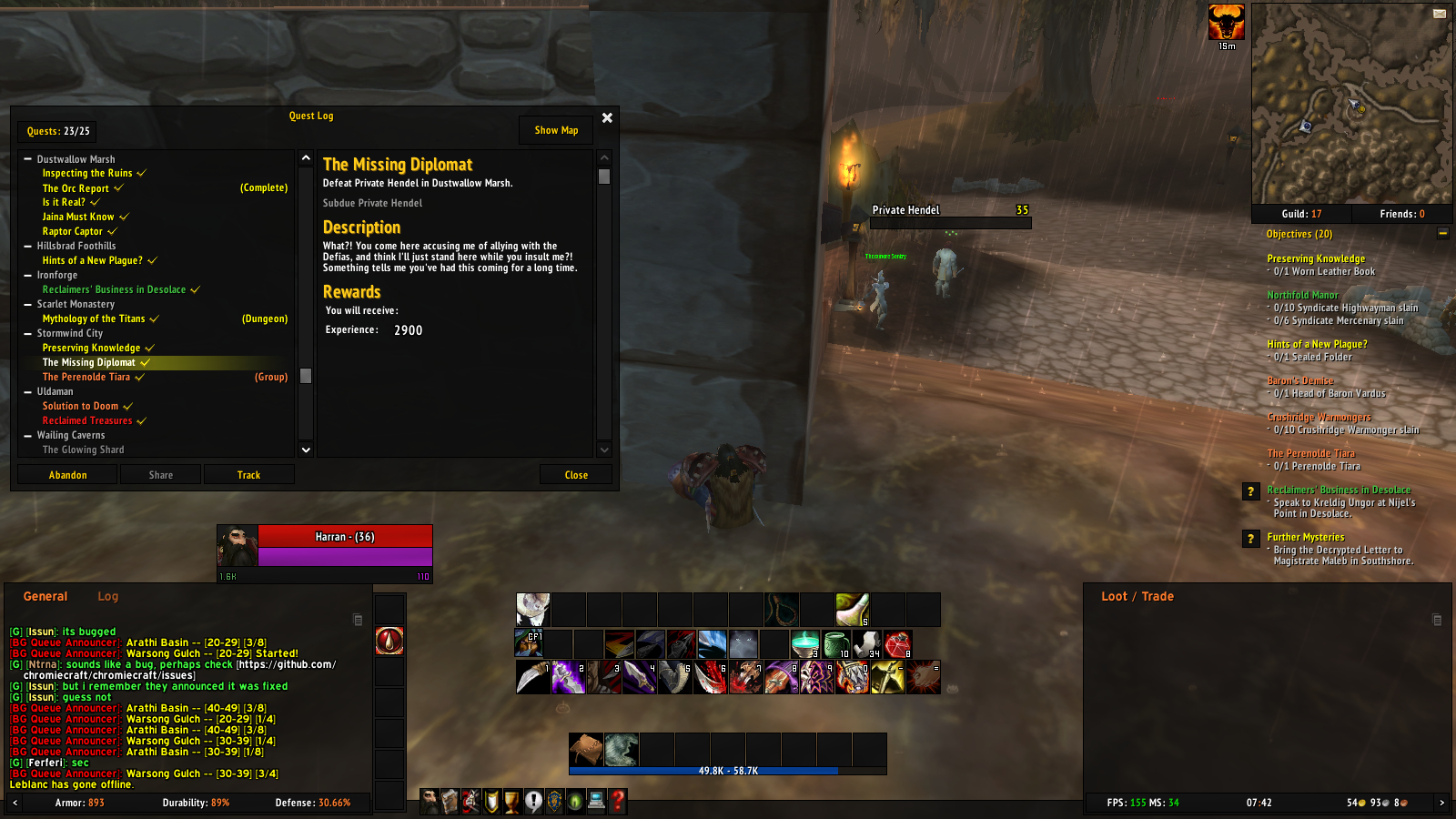Screen dimensions: 1456x819
Task: Select the General chat tab
Action: (45, 596)
